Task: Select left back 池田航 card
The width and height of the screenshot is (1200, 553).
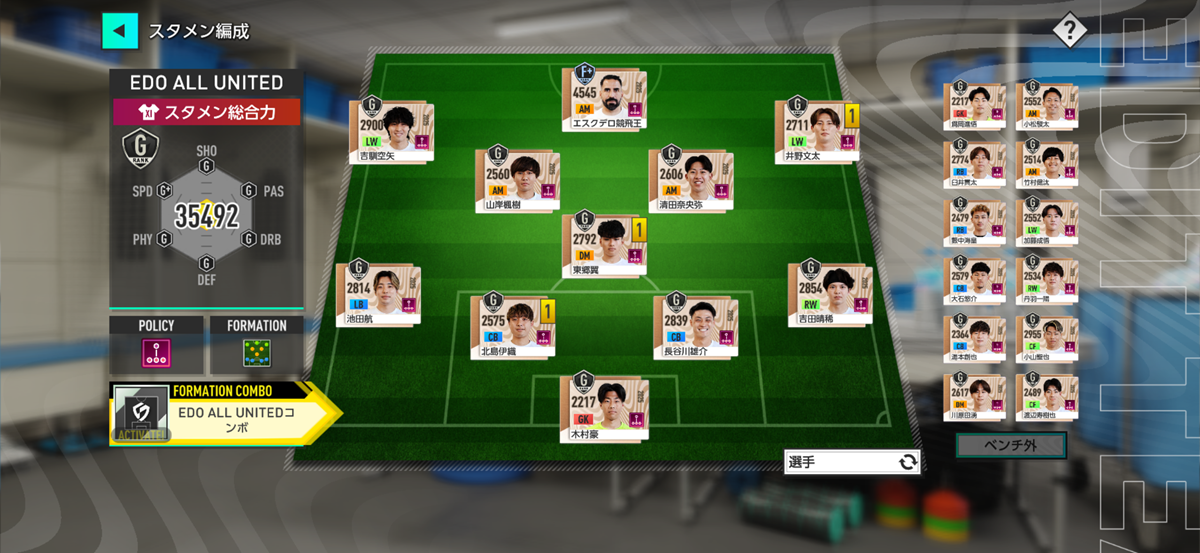Action: click(377, 295)
